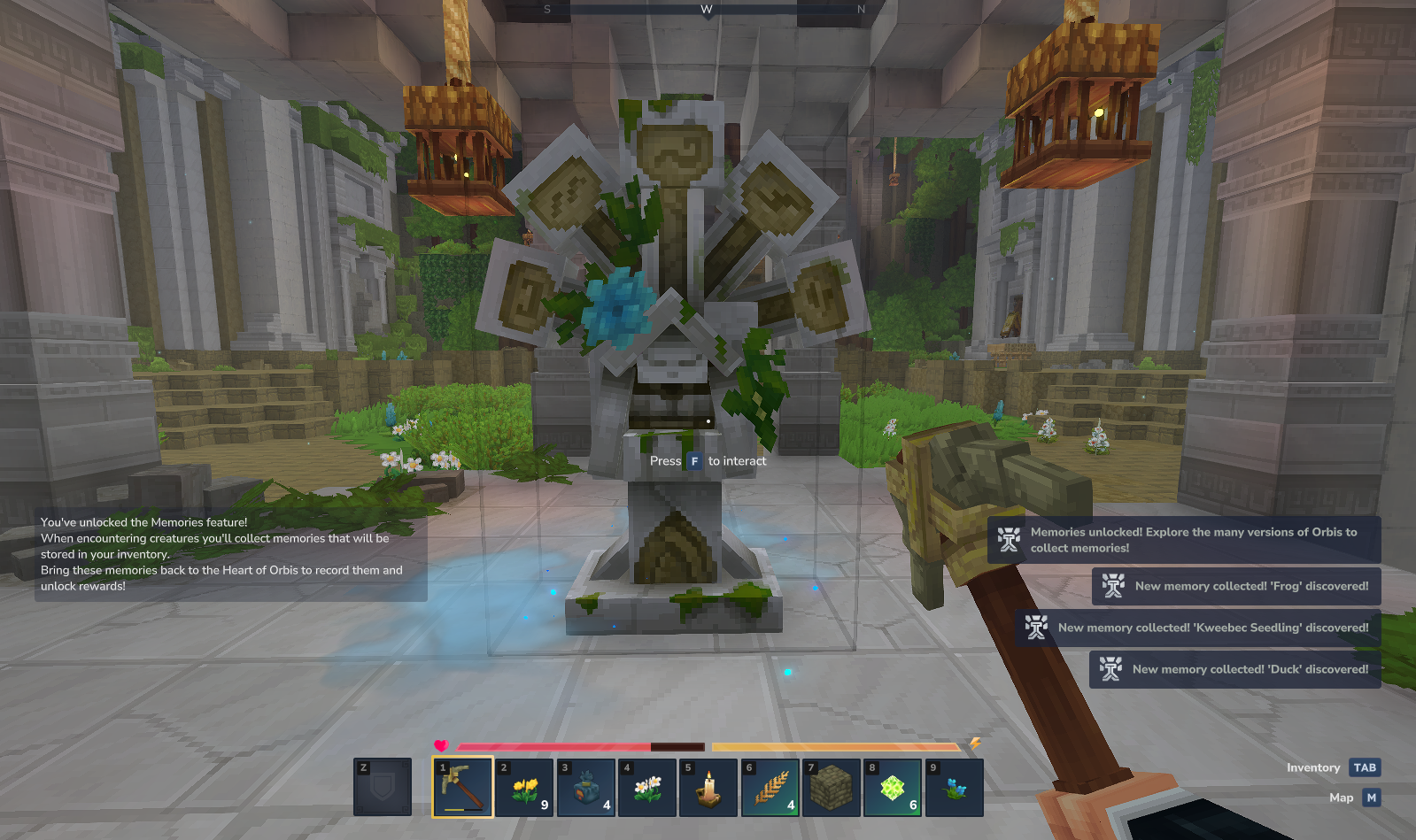Image resolution: width=1416 pixels, height=840 pixels.
Task: Select the yellow flowers hotbar slot
Action: pos(525,787)
